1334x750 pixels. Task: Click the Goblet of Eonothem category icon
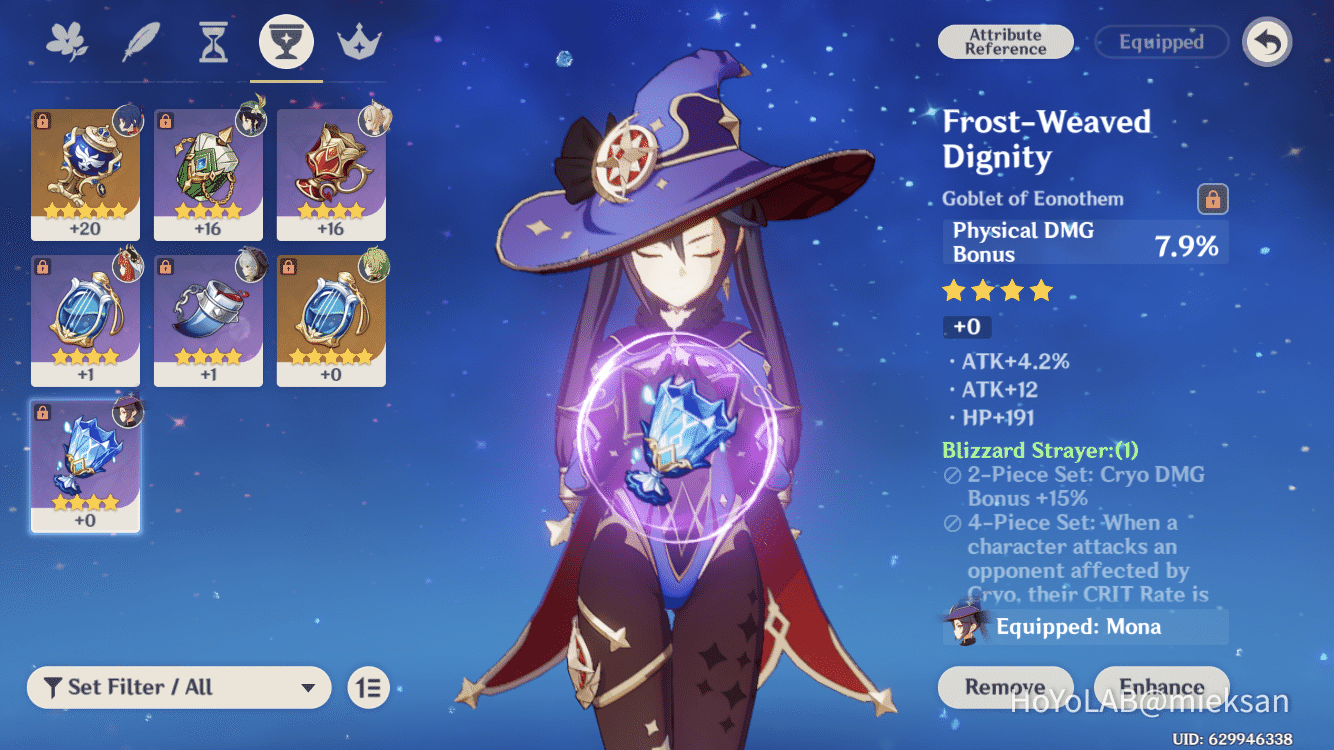click(286, 41)
